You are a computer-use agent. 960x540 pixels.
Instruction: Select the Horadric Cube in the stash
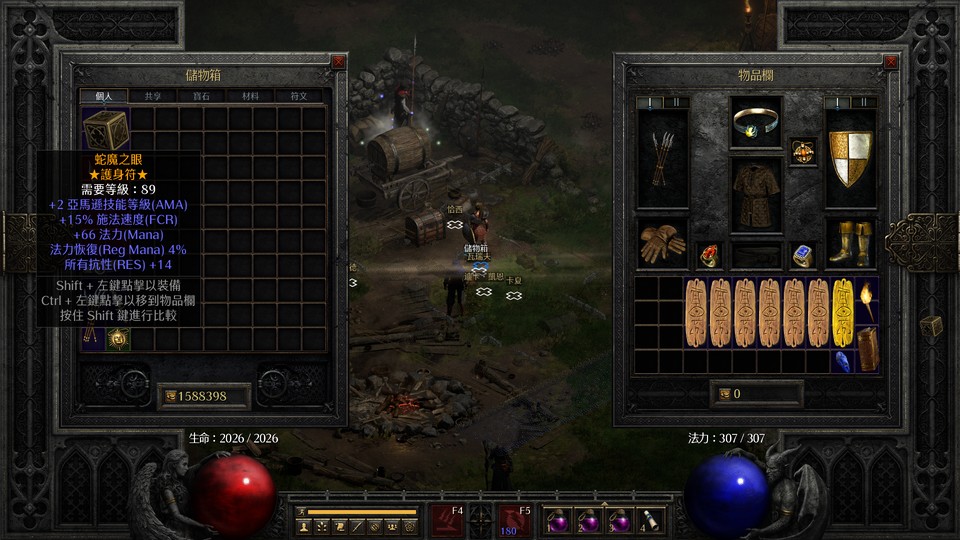(x=104, y=130)
